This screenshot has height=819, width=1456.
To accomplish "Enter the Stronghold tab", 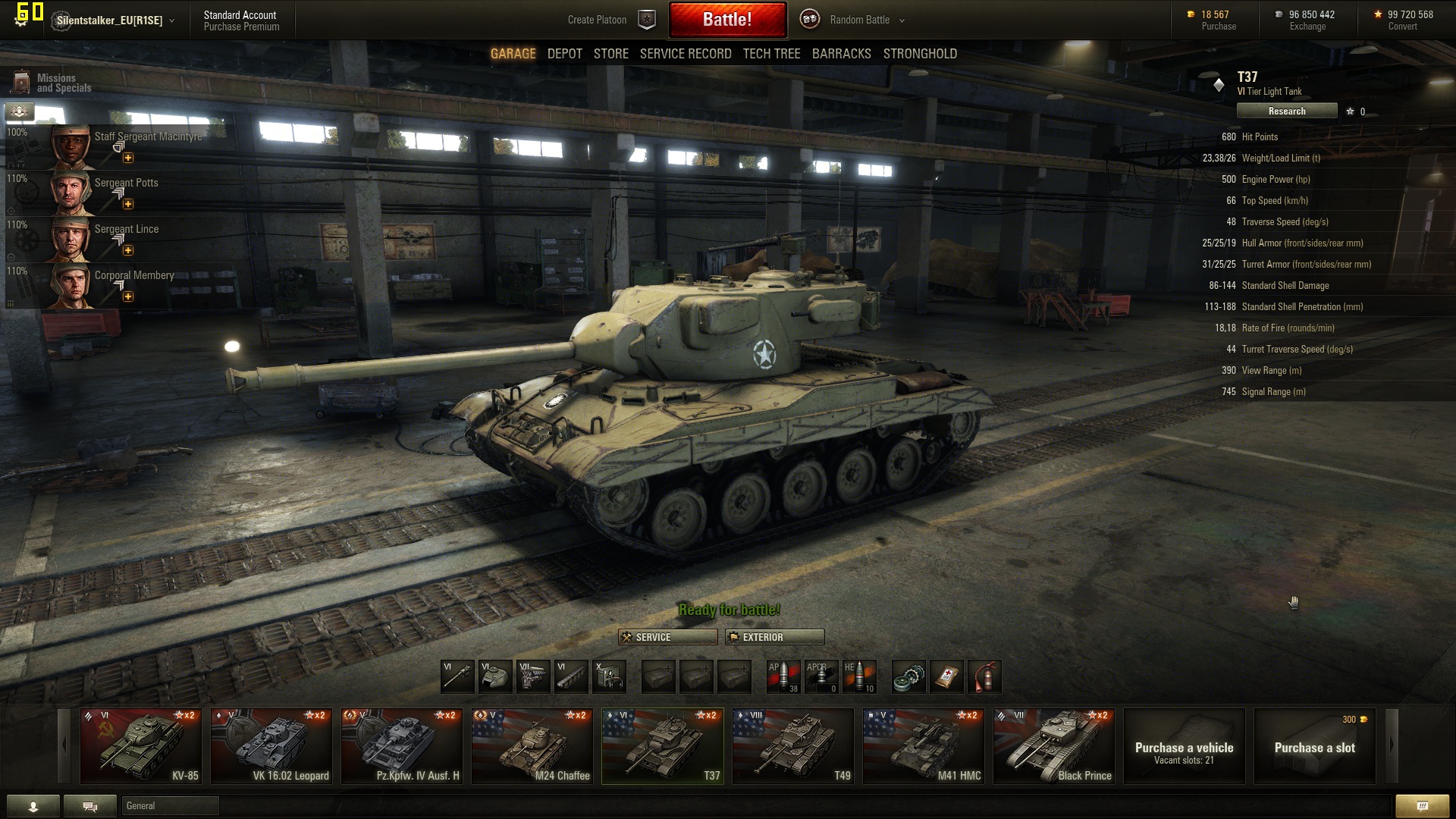I will coord(919,54).
